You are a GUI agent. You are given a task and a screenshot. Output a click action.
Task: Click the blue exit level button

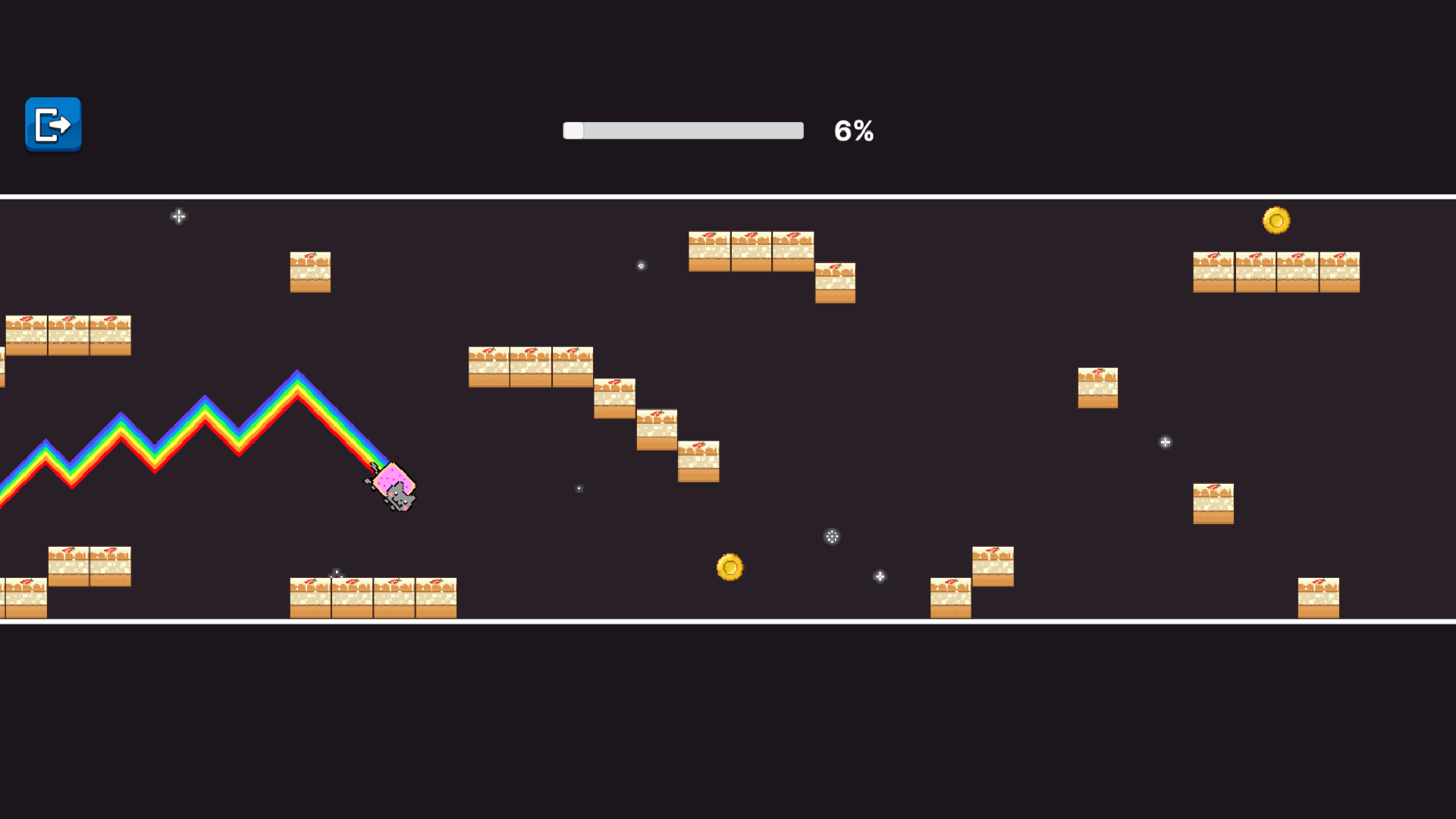52,125
